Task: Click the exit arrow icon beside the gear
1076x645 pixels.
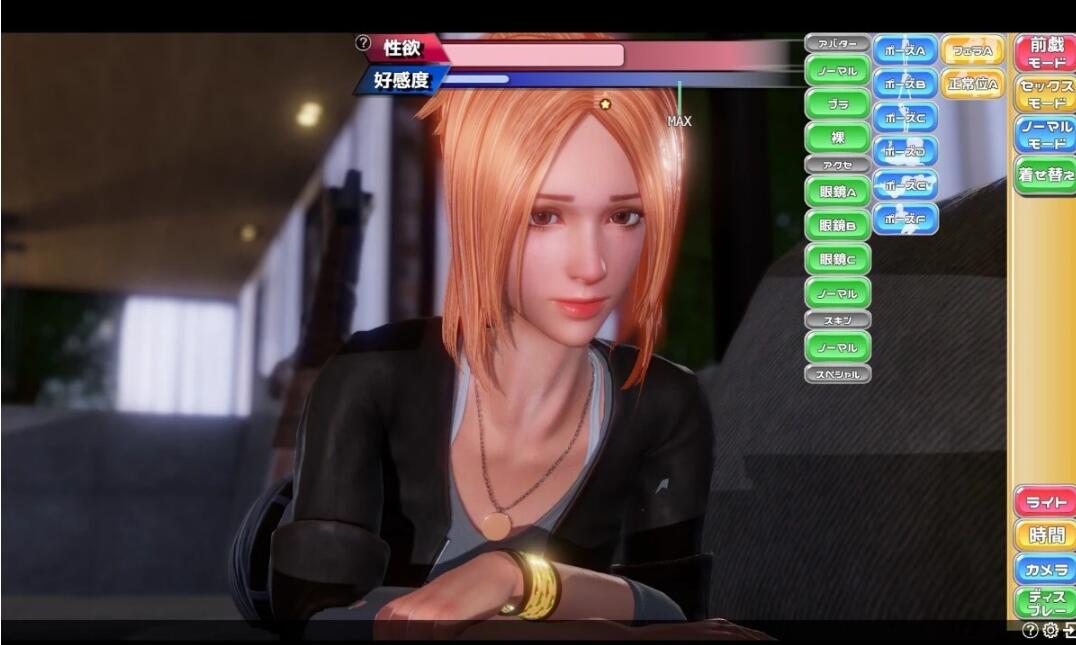Action: (x=1069, y=630)
